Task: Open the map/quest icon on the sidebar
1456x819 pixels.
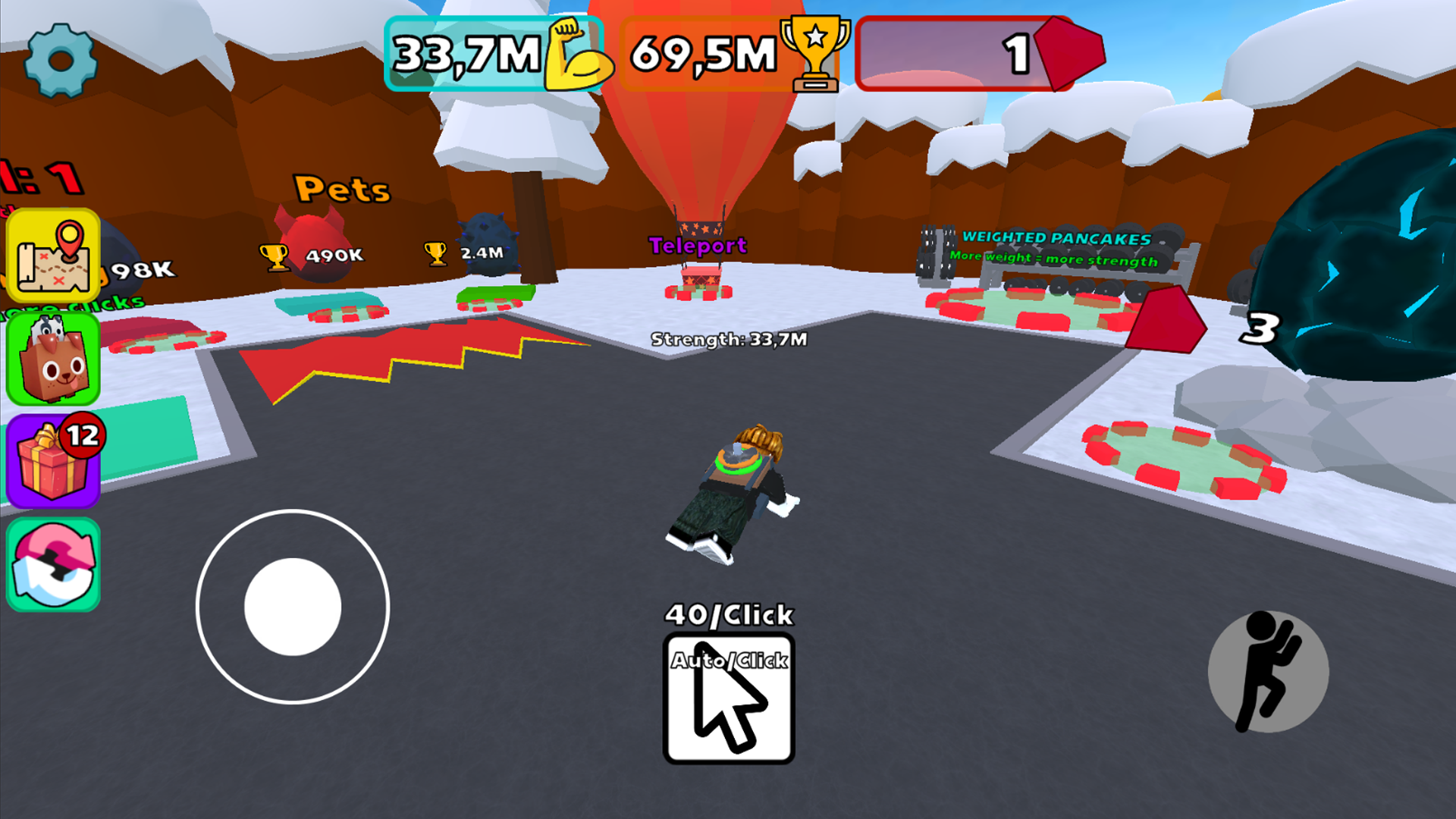Action: pyautogui.click(x=53, y=256)
